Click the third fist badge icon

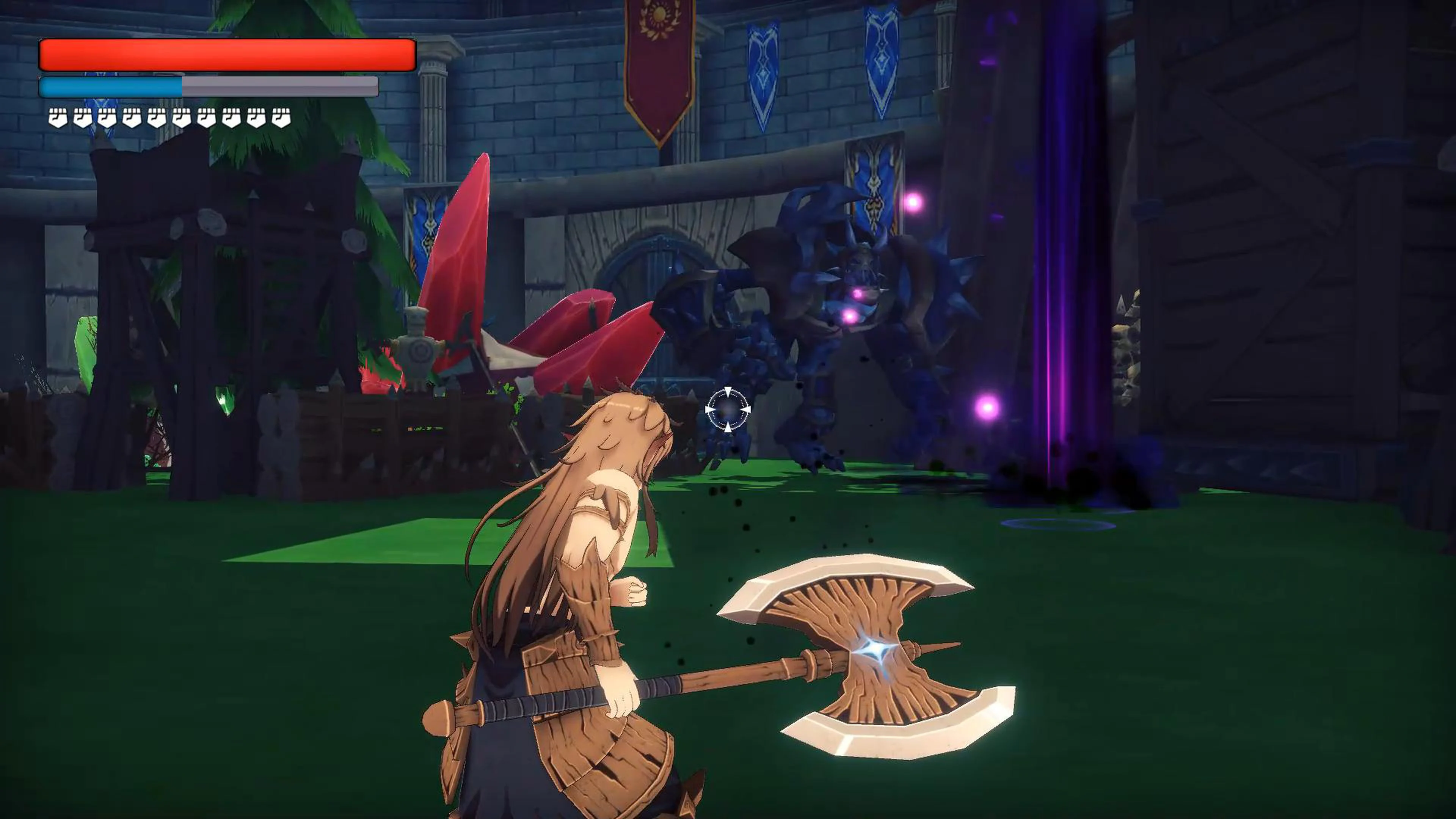tap(107, 116)
